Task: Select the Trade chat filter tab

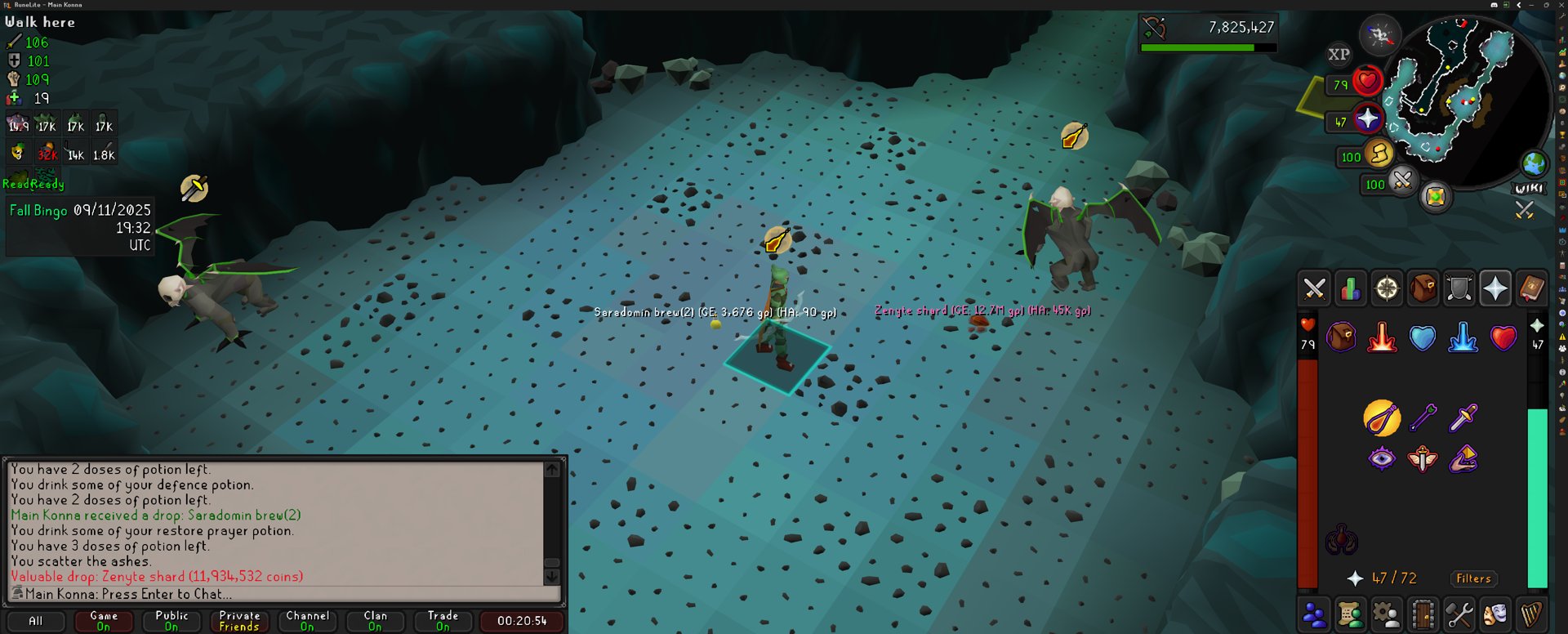Action: [x=443, y=621]
